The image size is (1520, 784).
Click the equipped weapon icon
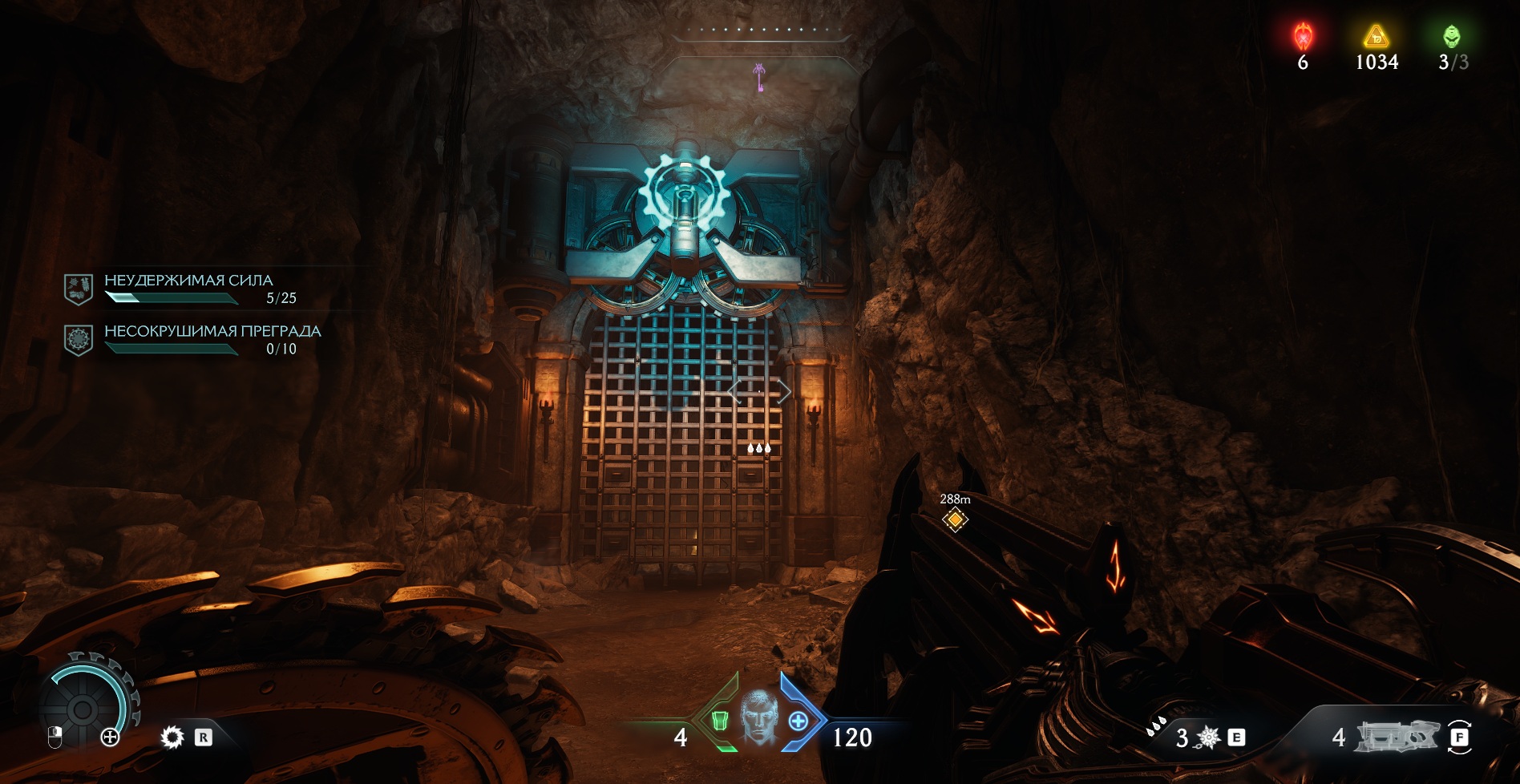click(x=1396, y=737)
